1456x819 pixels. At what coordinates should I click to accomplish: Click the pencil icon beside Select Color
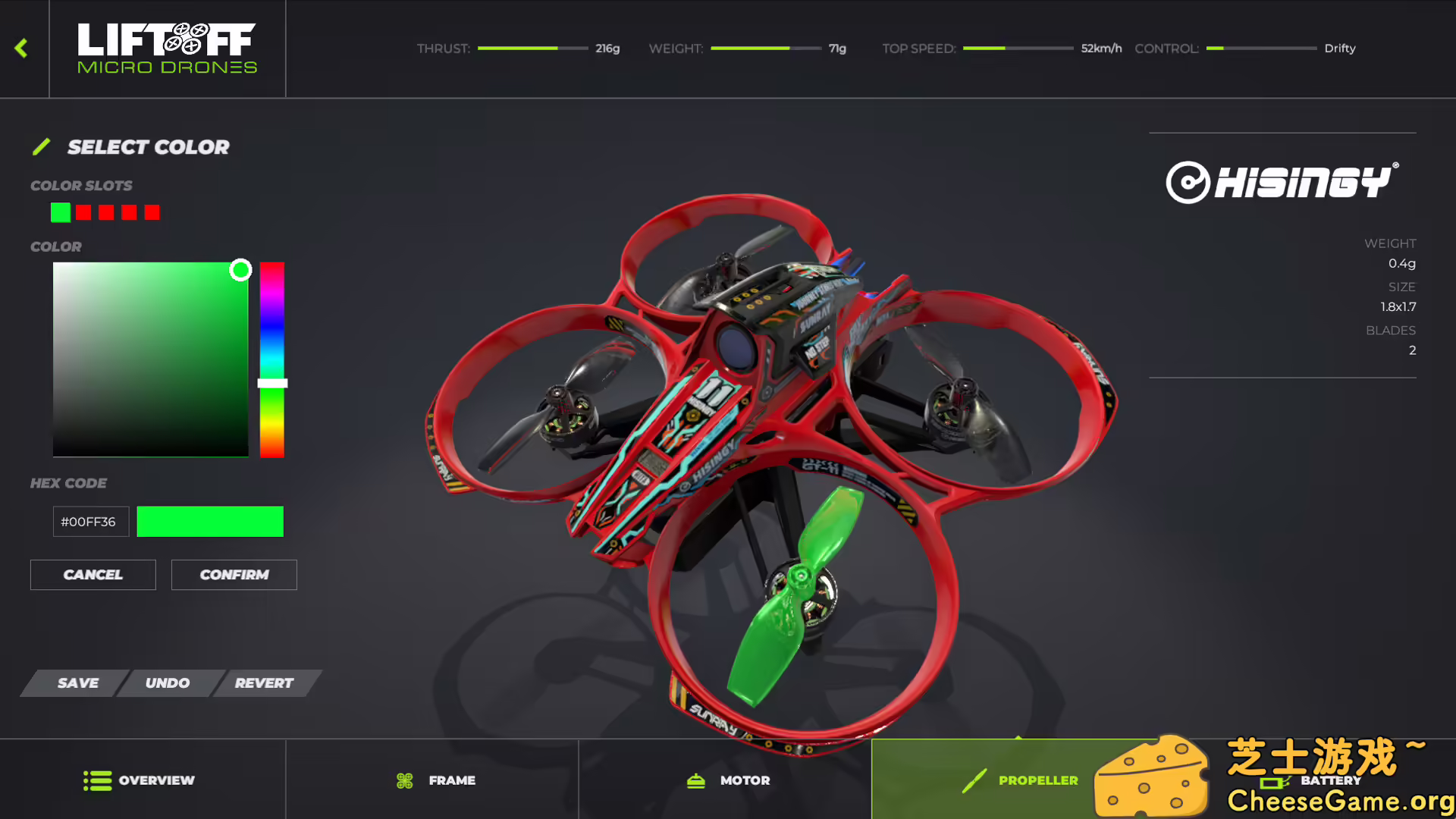click(42, 146)
